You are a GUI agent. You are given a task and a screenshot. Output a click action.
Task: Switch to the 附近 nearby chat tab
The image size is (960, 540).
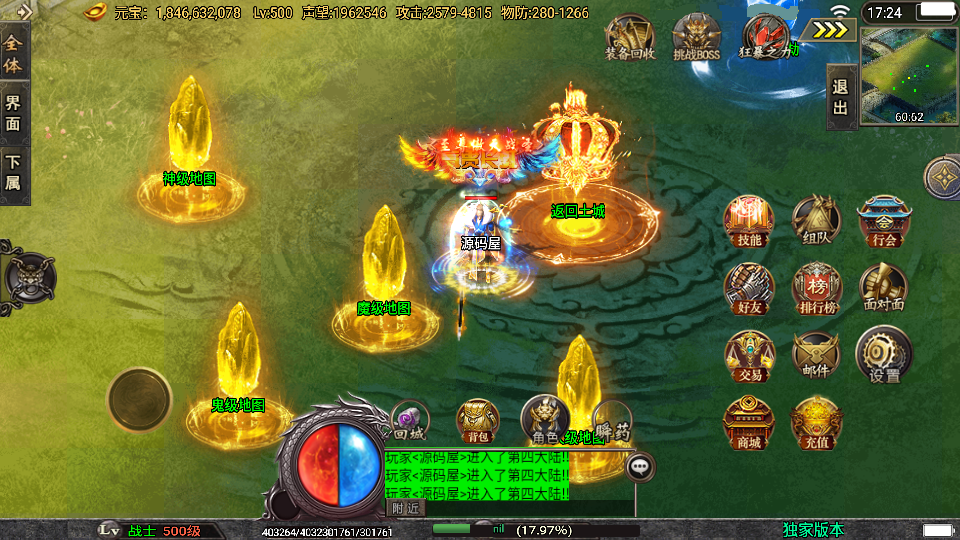pos(405,508)
